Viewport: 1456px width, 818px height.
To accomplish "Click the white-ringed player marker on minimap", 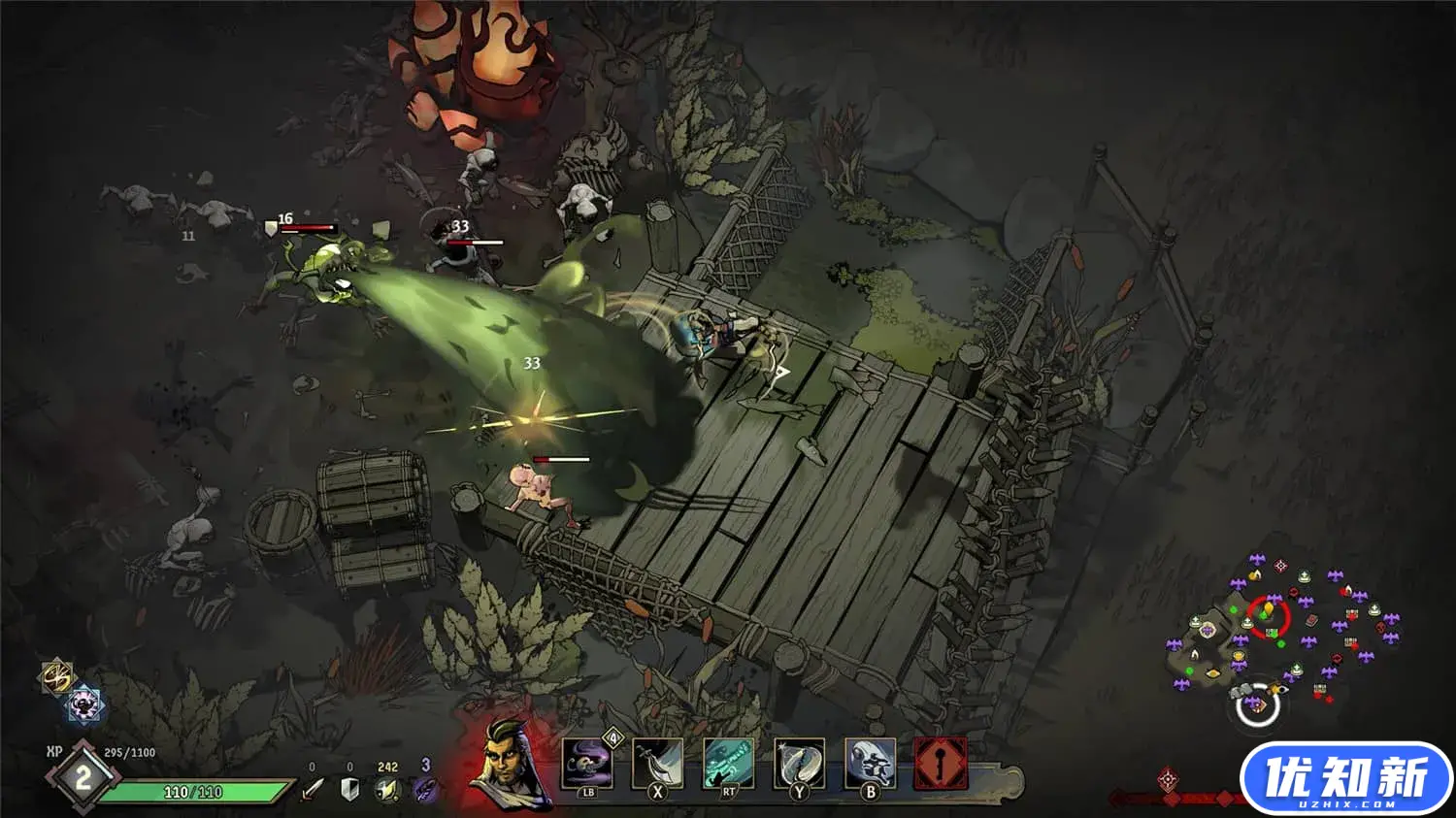I will pos(1257,705).
